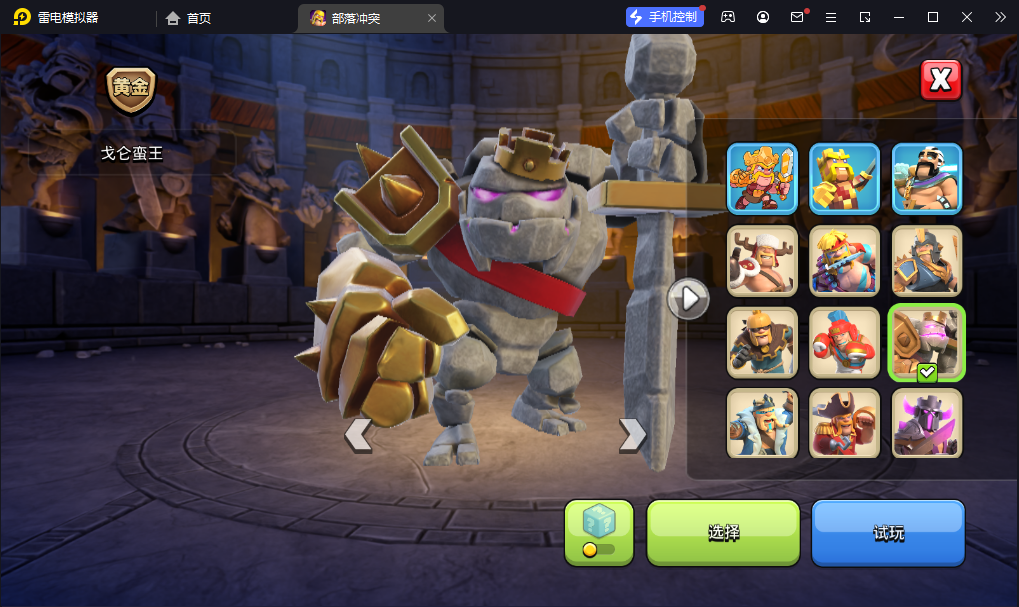This screenshot has width=1019, height=607.
Task: Pick the red boxing-gloves King skin
Action: point(844,343)
